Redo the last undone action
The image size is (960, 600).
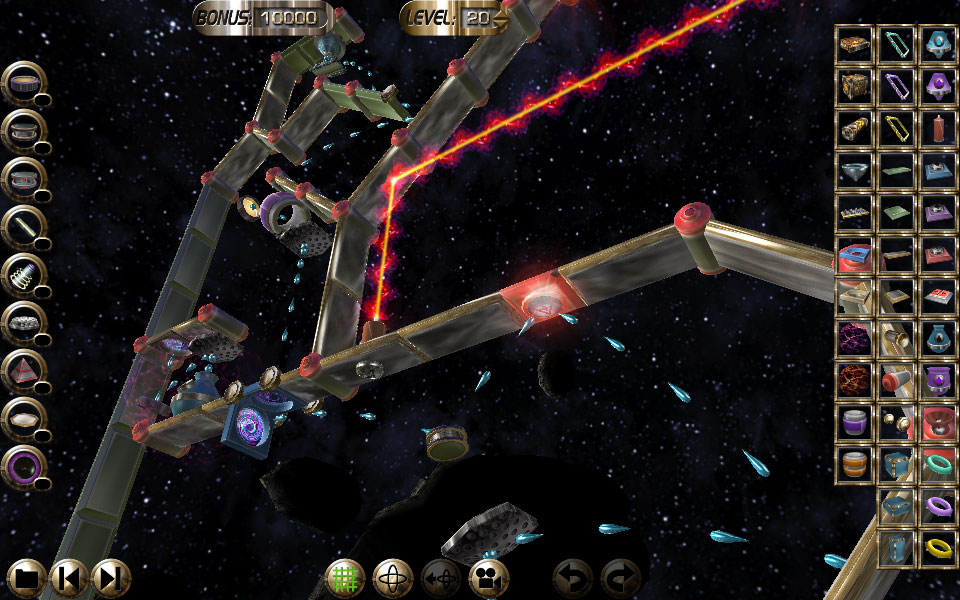coord(620,577)
